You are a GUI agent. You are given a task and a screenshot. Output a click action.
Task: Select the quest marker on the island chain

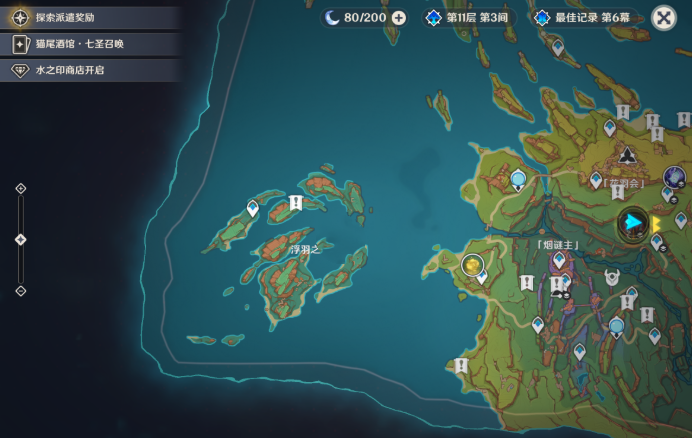coord(295,203)
